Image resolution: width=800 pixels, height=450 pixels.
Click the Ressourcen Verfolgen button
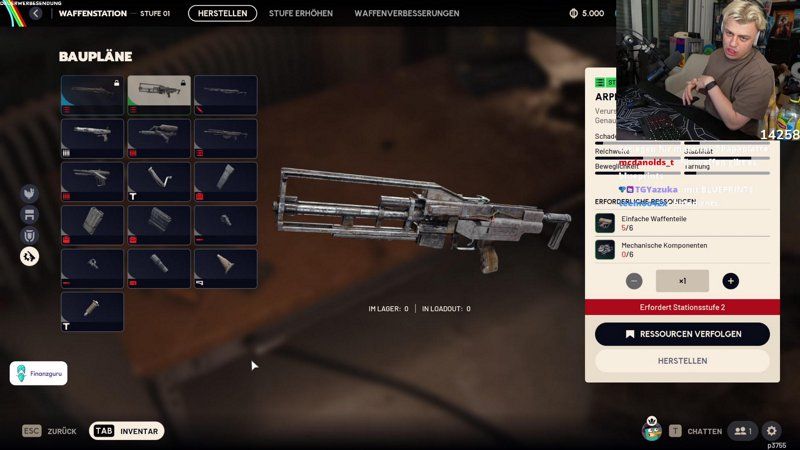(682, 334)
